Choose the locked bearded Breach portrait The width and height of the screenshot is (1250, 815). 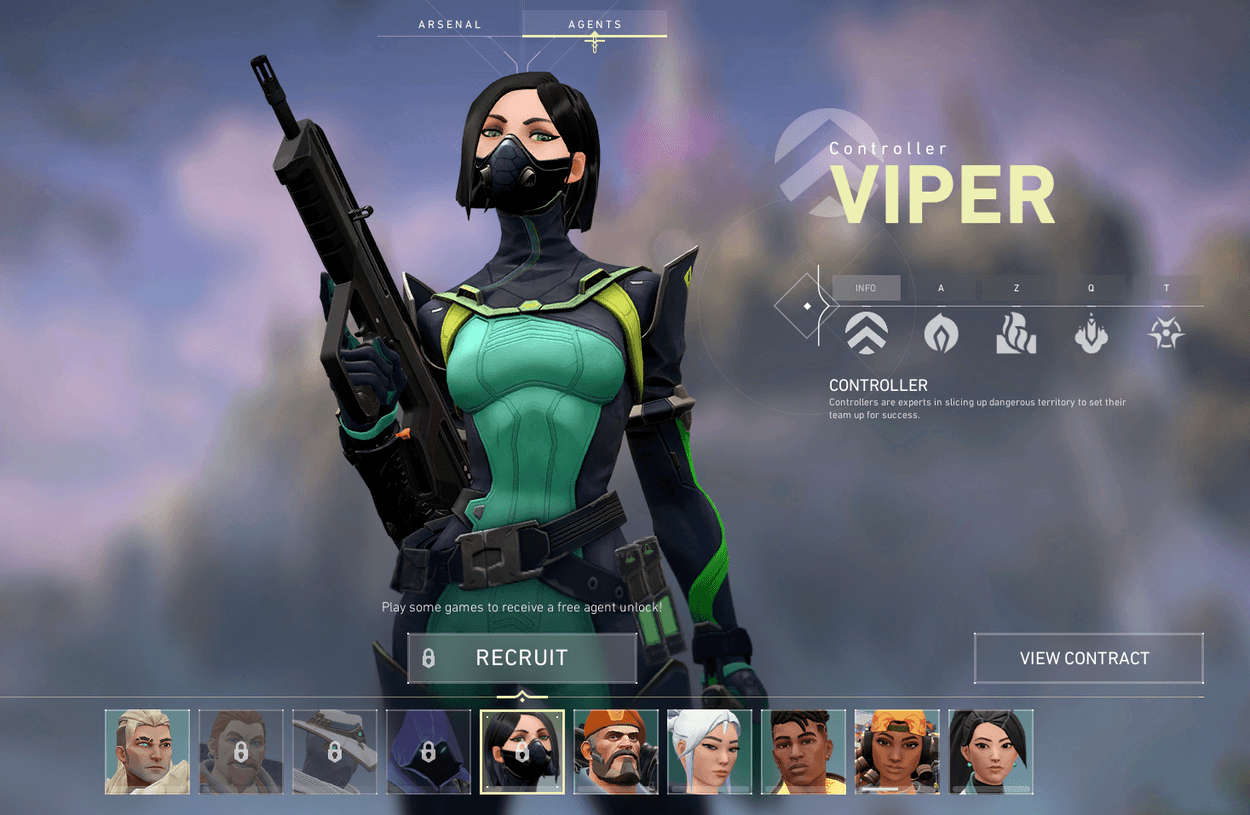pyautogui.click(x=241, y=752)
